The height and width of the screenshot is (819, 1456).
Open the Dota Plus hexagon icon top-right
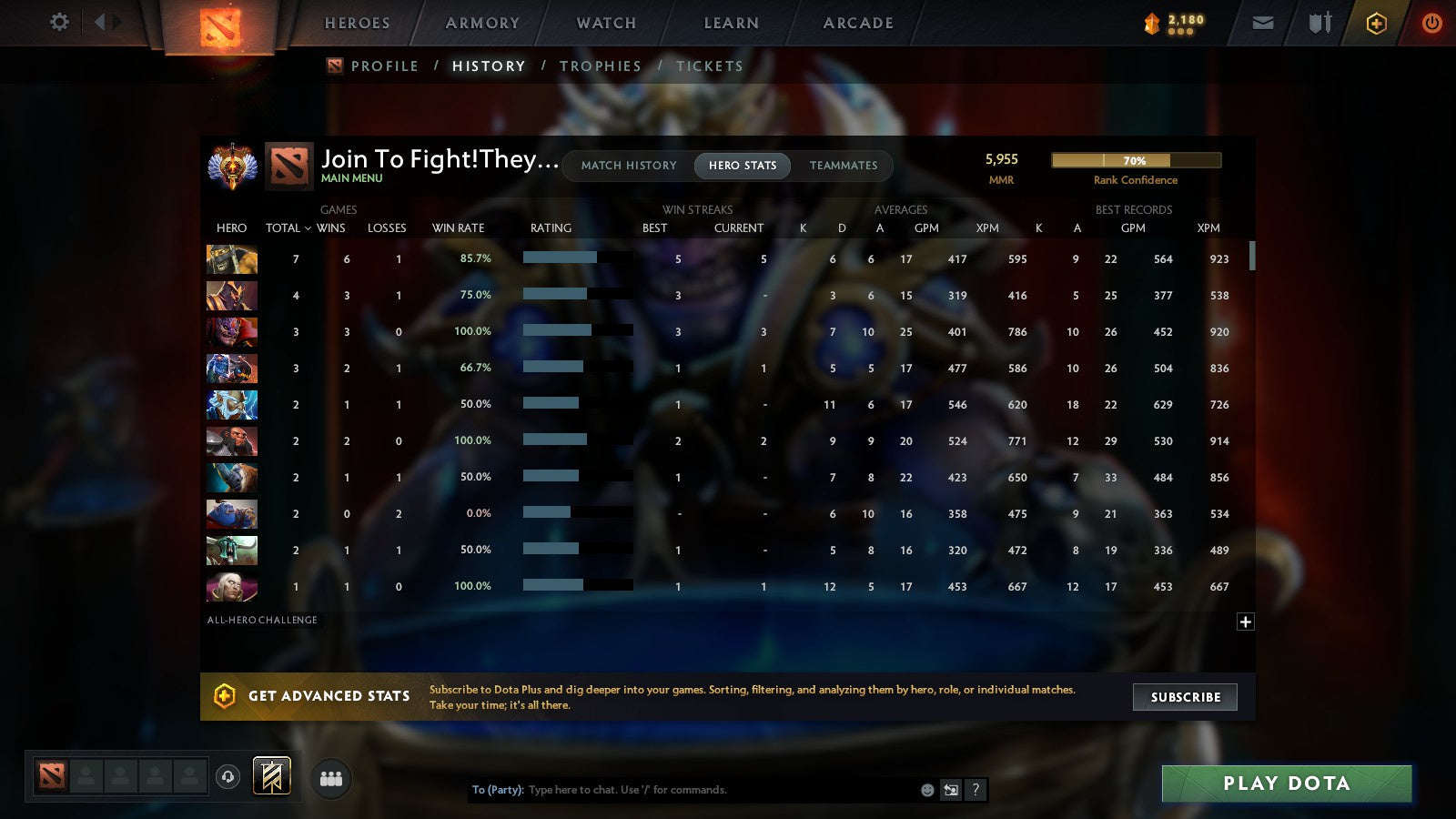click(x=1375, y=23)
